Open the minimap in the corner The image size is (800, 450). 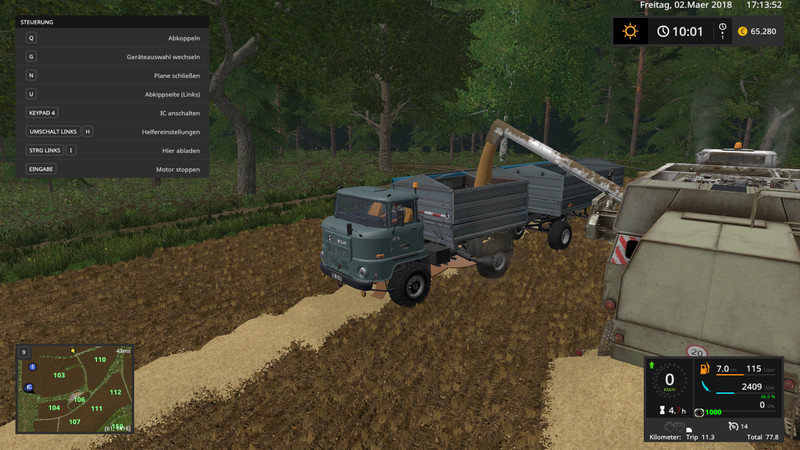pyautogui.click(x=75, y=388)
